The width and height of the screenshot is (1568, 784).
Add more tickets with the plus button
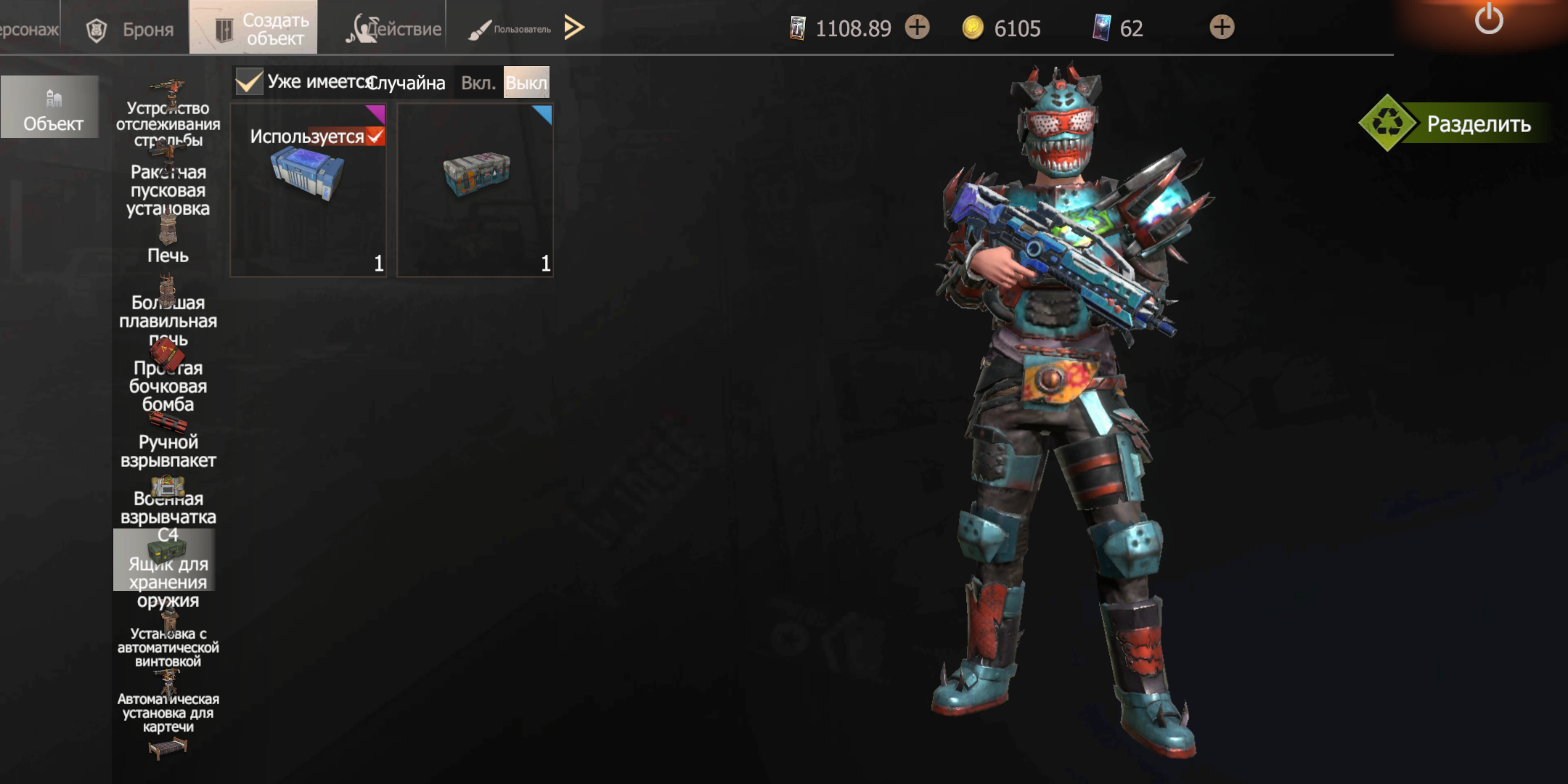[918, 28]
